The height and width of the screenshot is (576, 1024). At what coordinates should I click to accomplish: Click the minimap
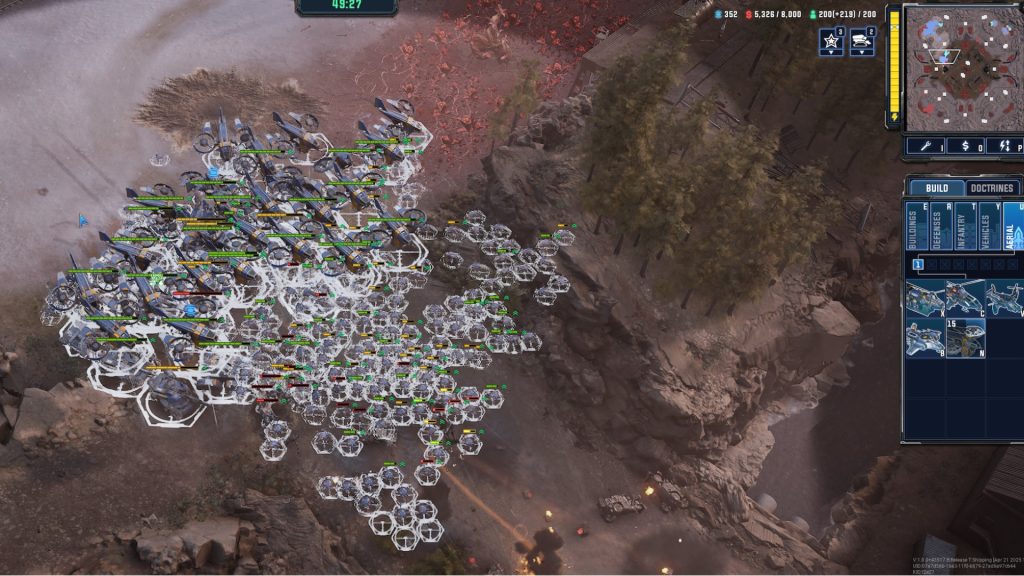962,66
